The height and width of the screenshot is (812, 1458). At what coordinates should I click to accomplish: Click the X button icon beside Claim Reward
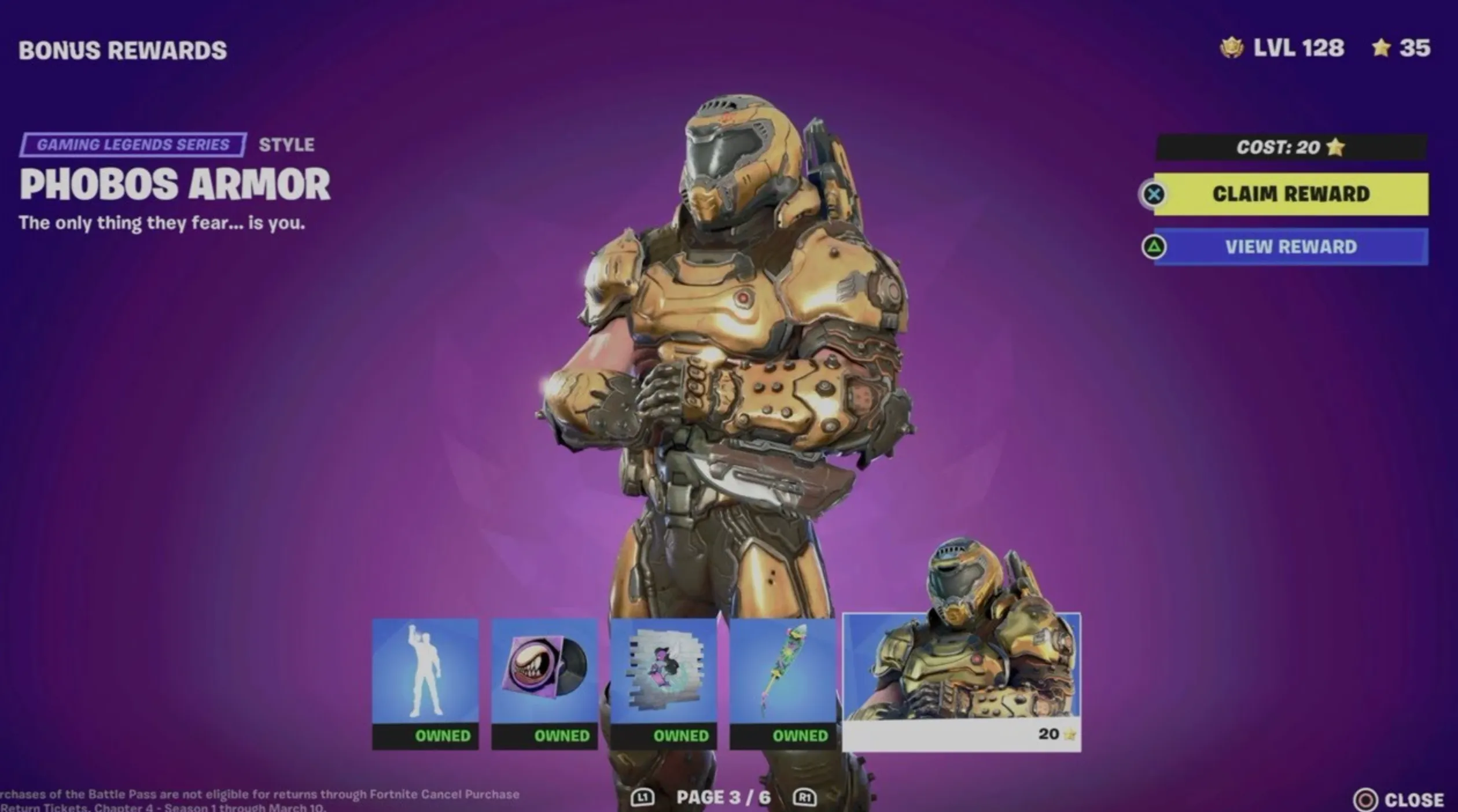pyautogui.click(x=1155, y=195)
